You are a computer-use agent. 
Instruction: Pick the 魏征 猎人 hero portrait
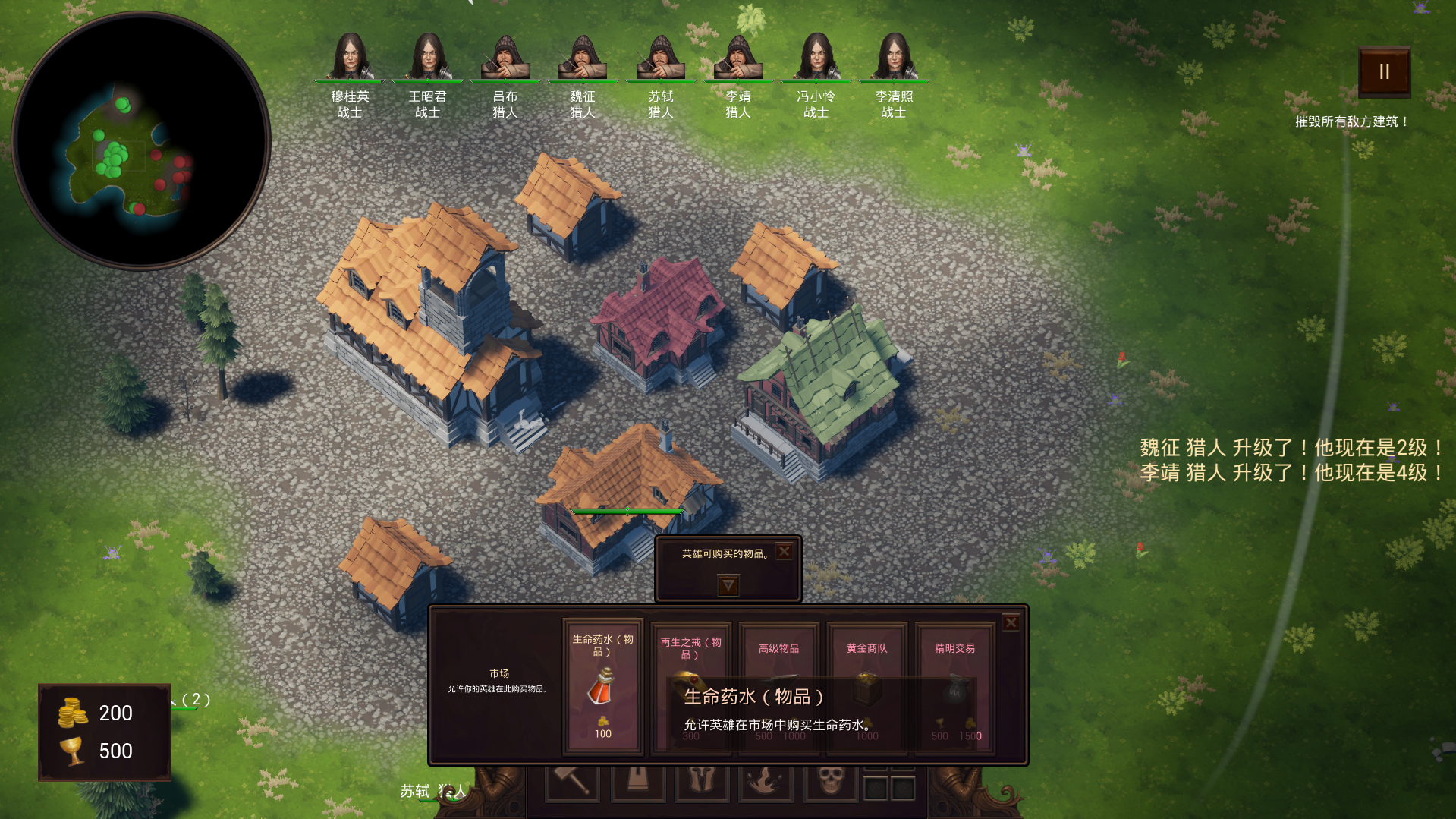[583, 57]
